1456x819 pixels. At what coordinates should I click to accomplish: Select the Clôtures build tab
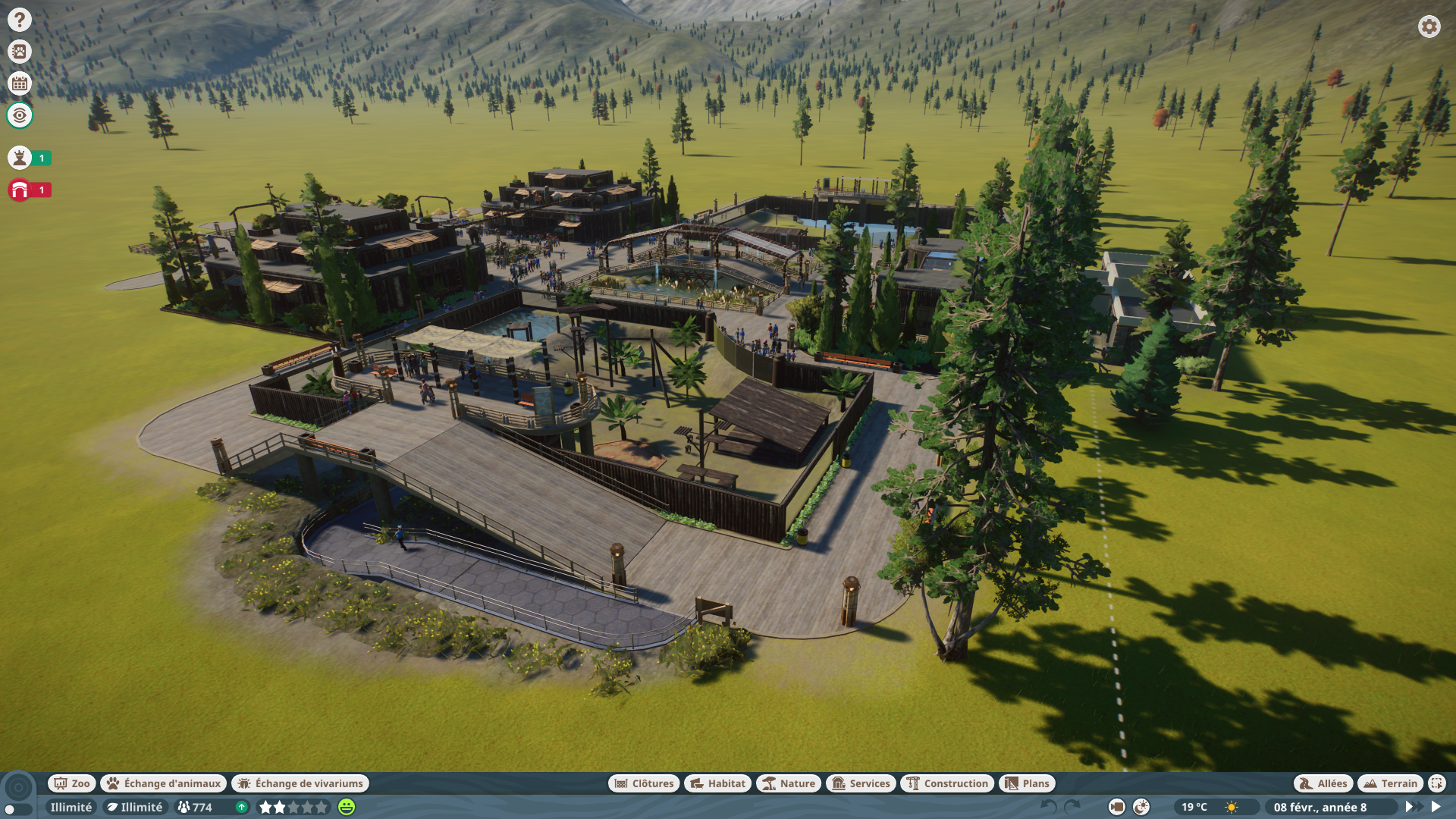pos(644,783)
